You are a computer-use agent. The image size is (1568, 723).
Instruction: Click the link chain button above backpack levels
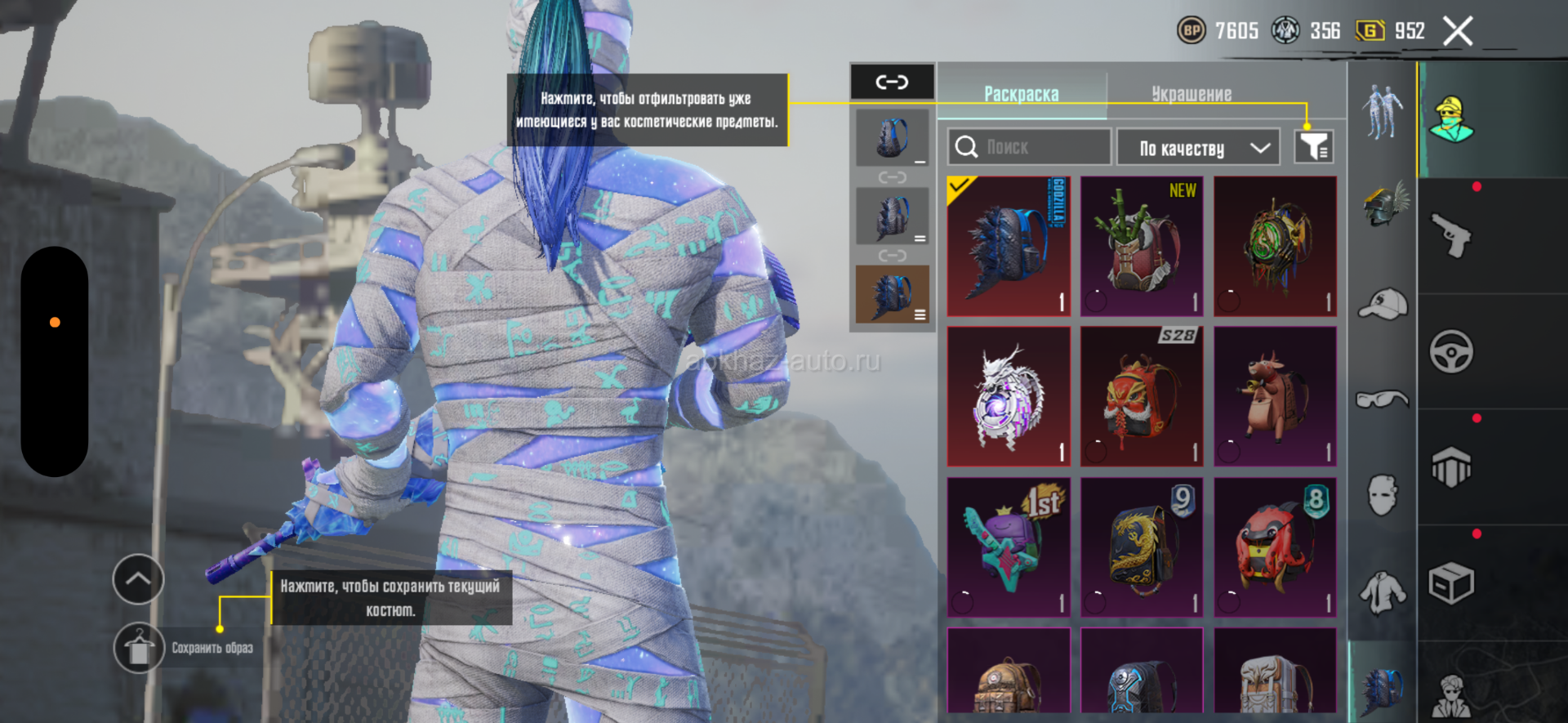point(892,82)
